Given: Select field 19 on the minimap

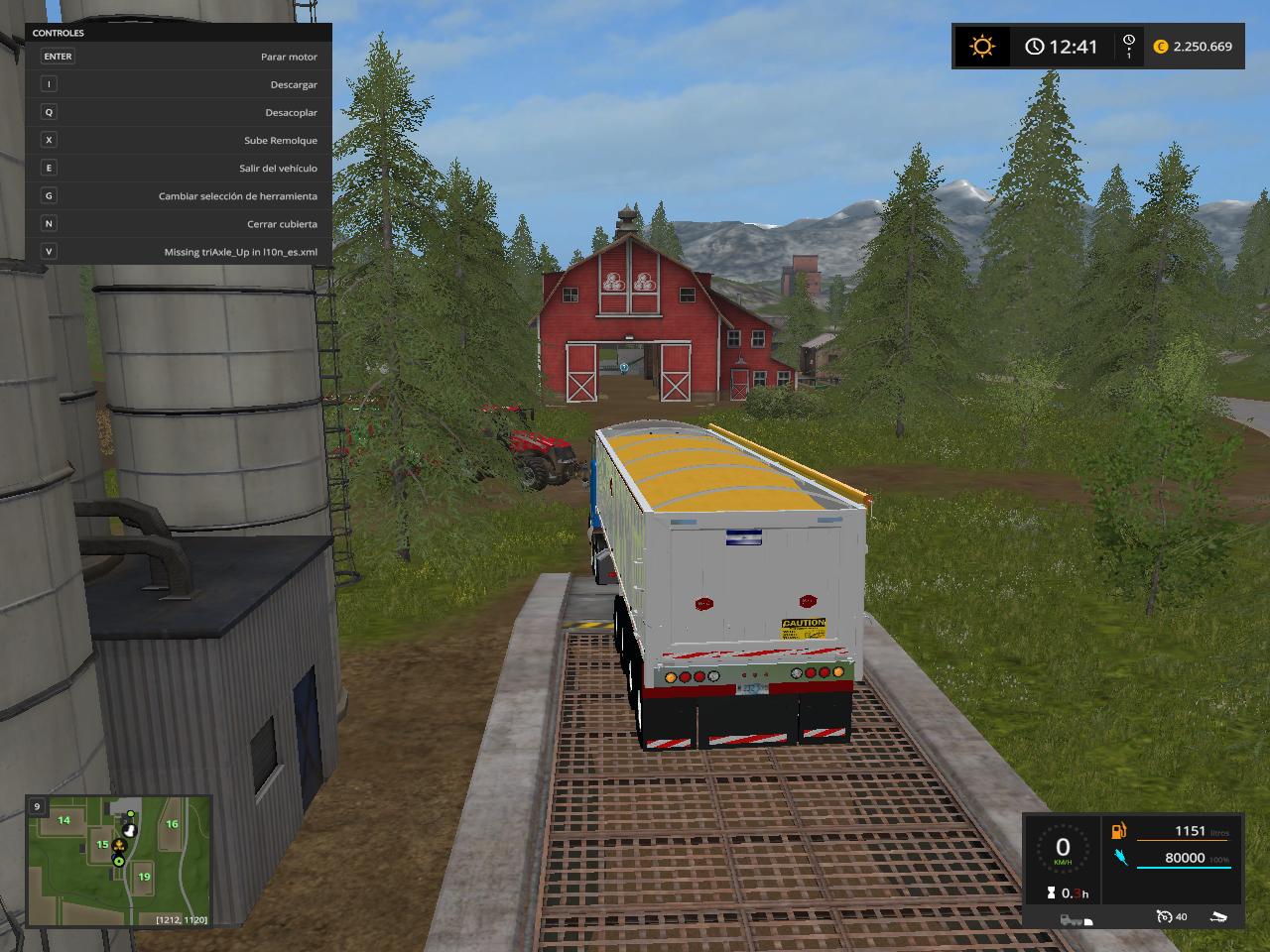Looking at the screenshot, I should tap(144, 877).
